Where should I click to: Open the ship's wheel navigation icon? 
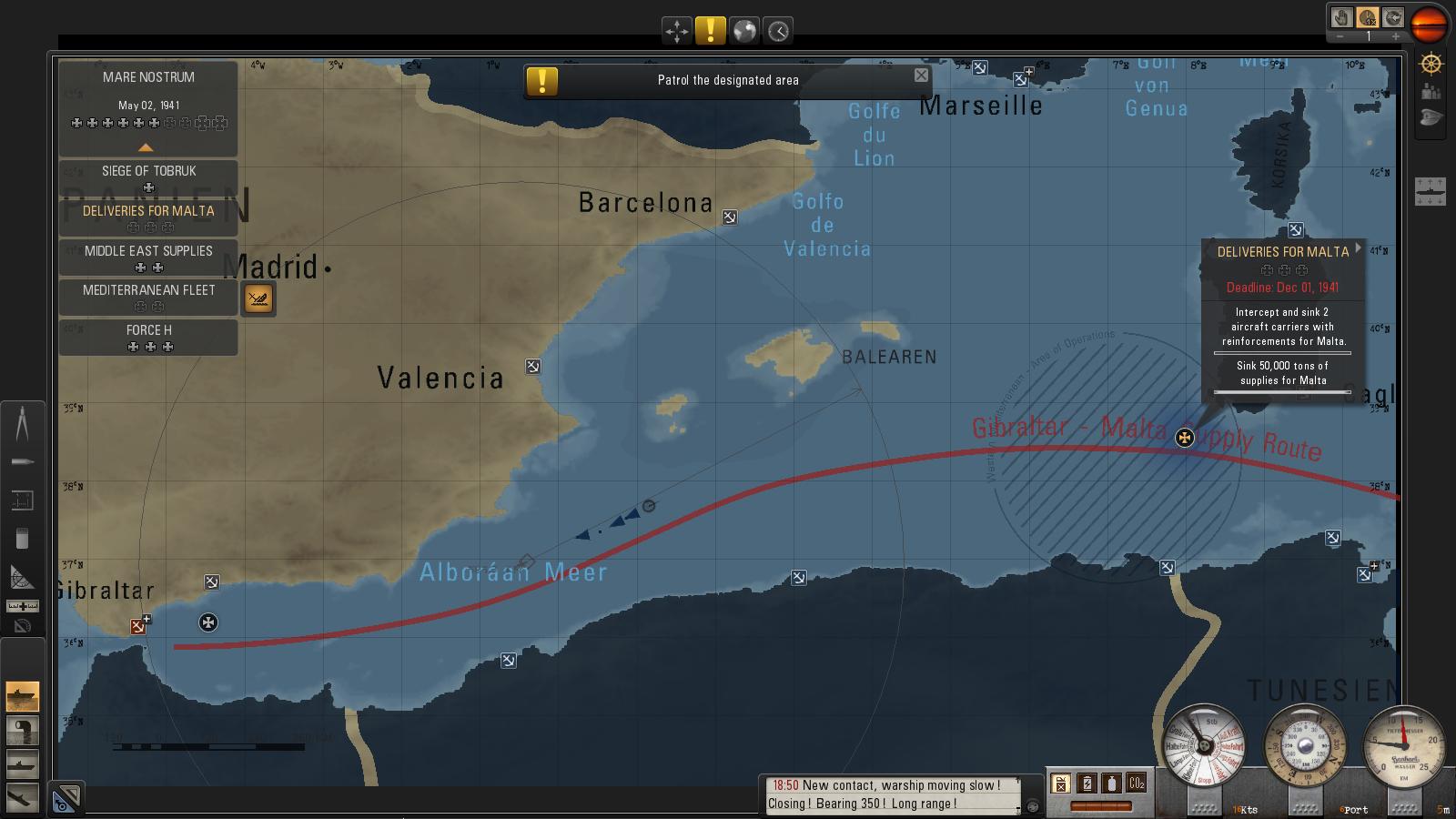coord(1431,64)
